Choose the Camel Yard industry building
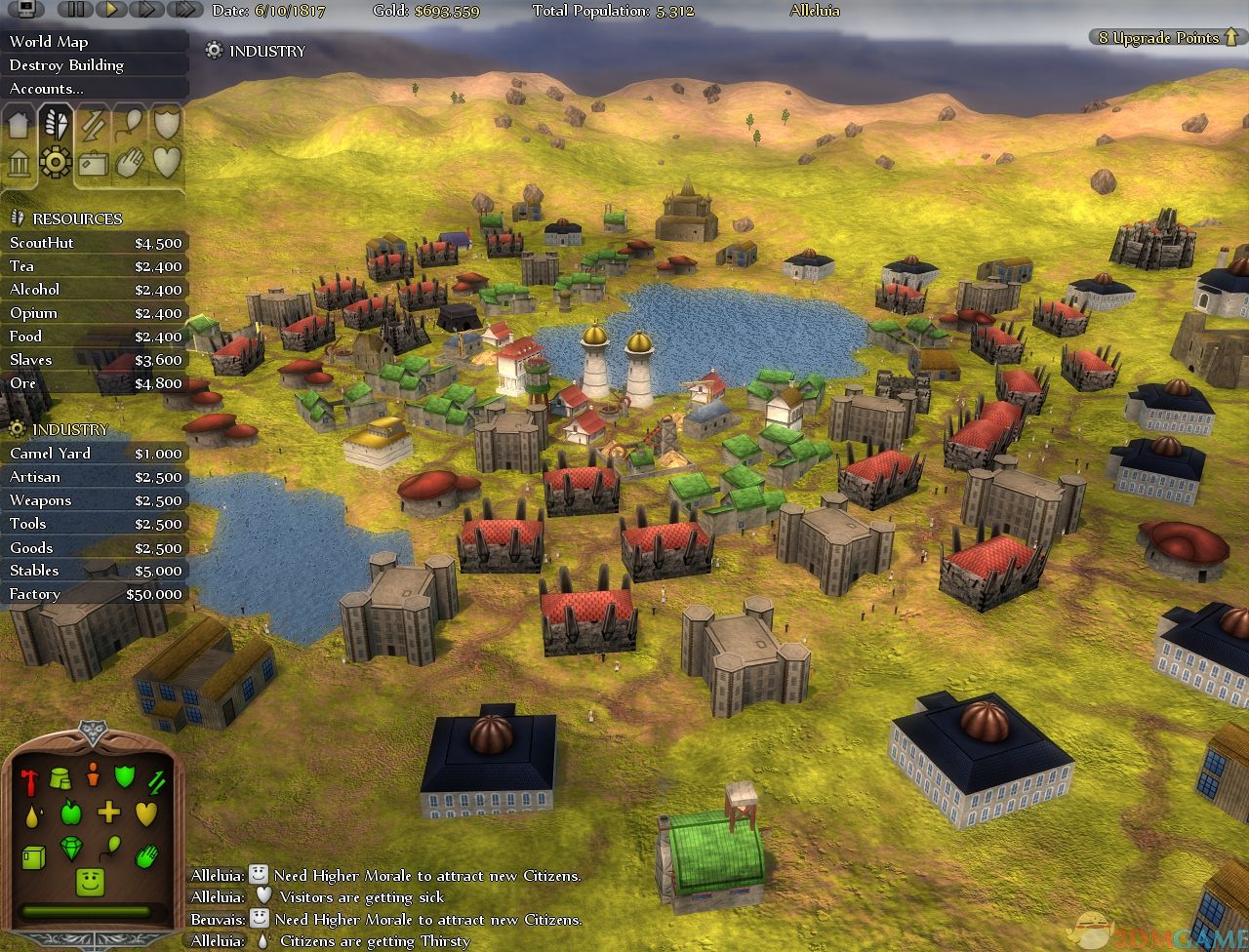Image resolution: width=1249 pixels, height=952 pixels. [95, 454]
